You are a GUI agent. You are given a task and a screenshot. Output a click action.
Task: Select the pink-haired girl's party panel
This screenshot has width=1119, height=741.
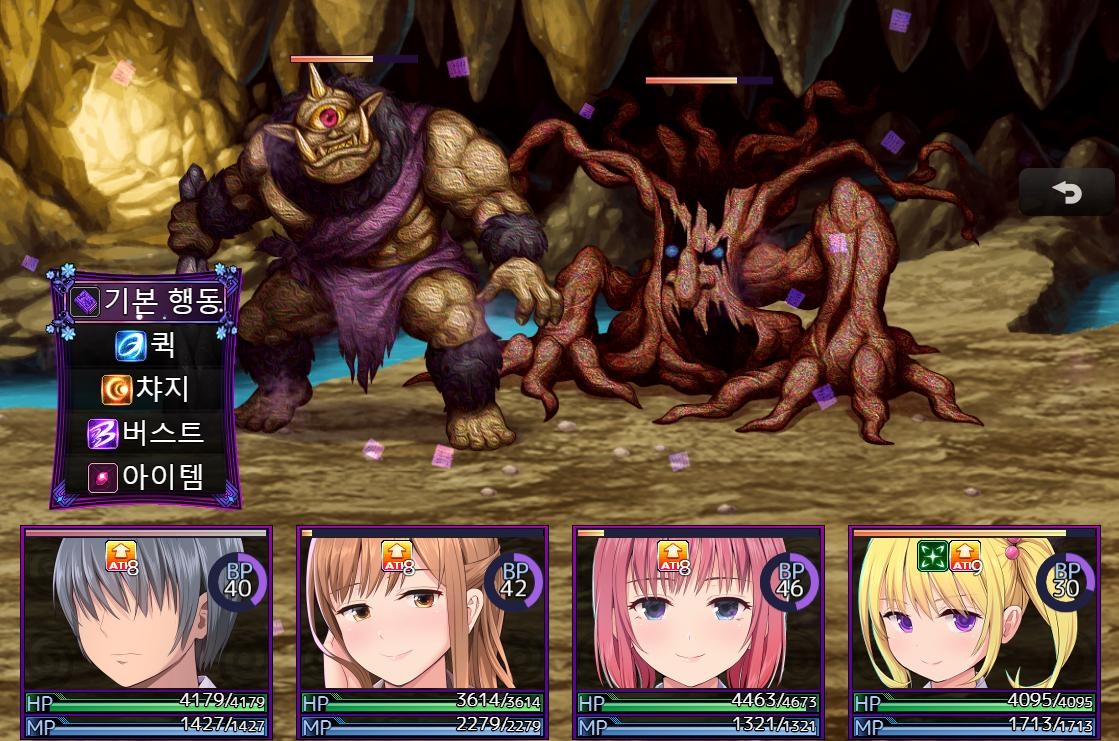click(x=698, y=630)
